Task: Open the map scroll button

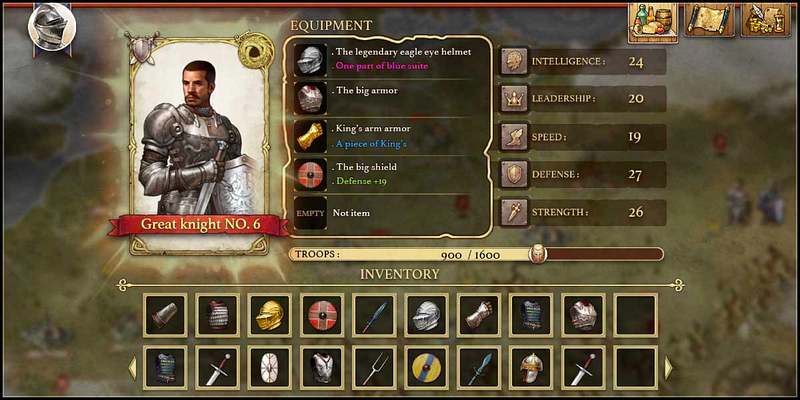Action: pos(710,20)
